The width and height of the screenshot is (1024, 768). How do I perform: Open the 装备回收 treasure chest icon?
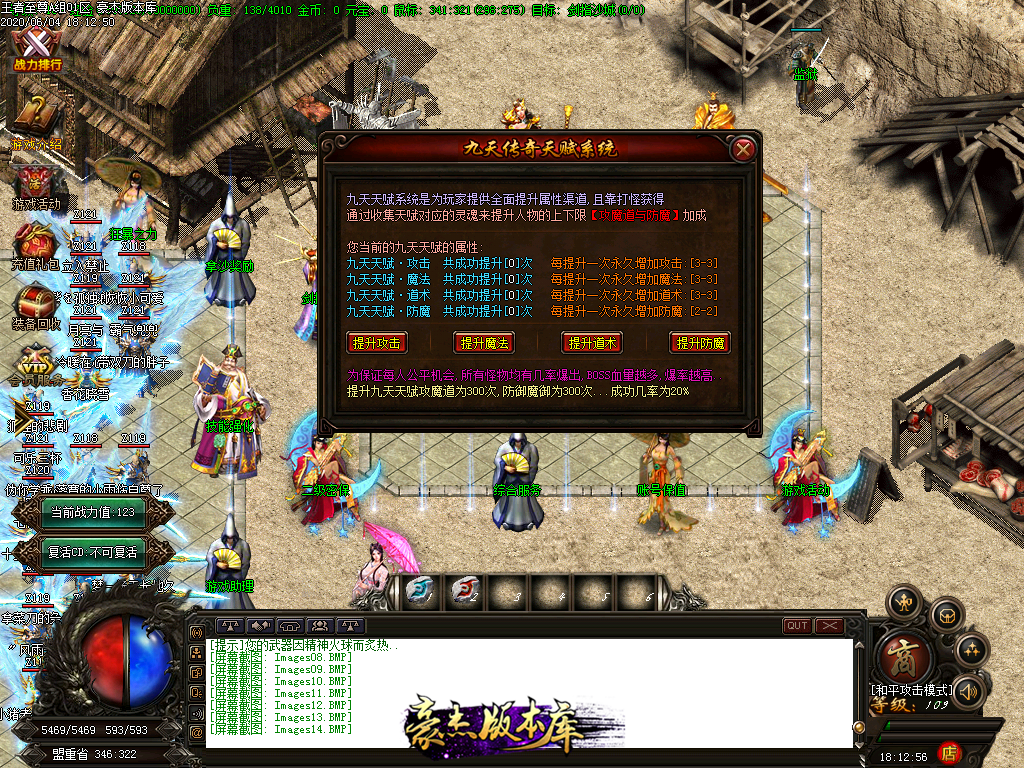pos(36,306)
